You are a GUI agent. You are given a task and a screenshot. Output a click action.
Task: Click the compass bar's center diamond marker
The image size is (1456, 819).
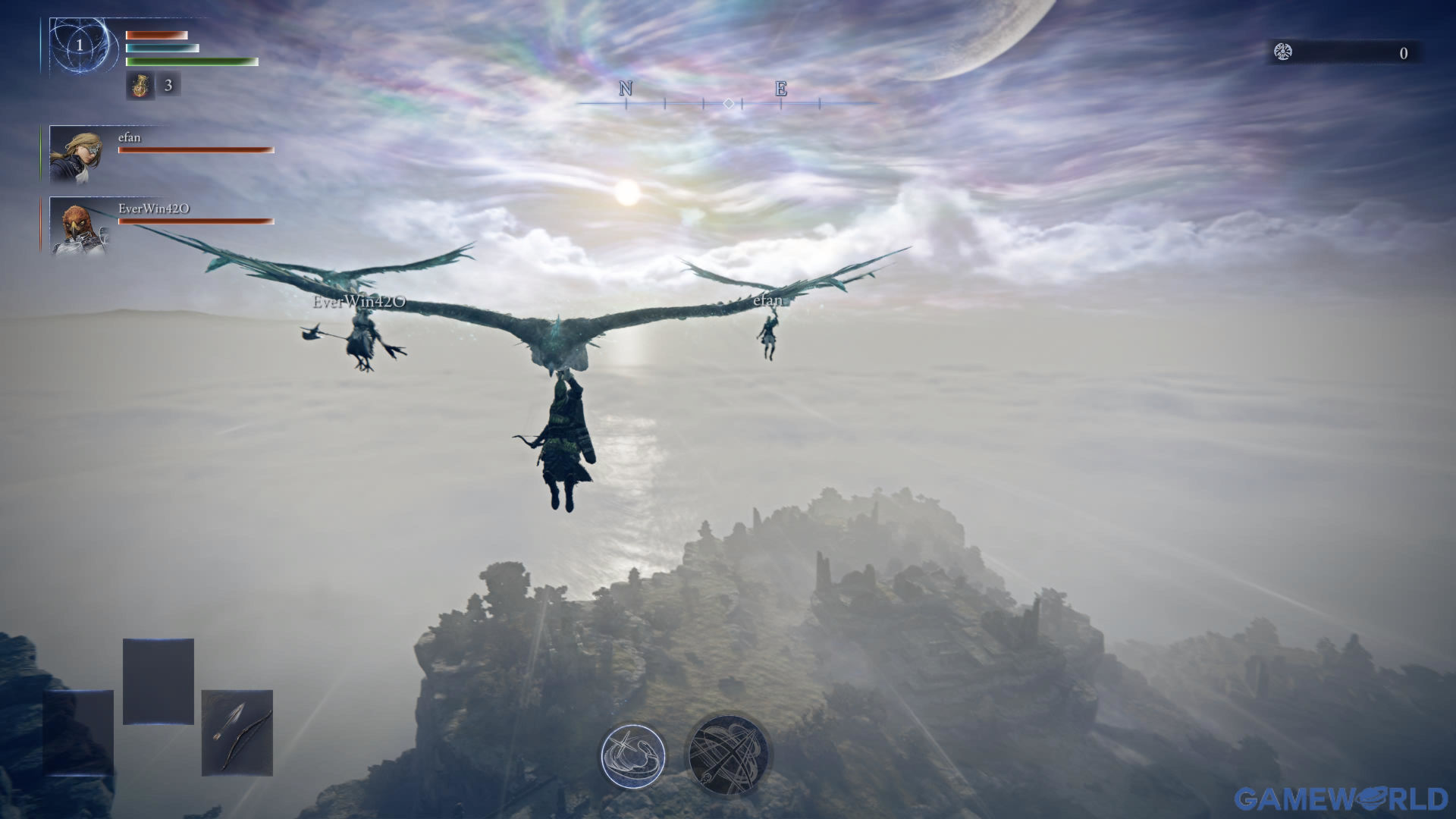[728, 103]
